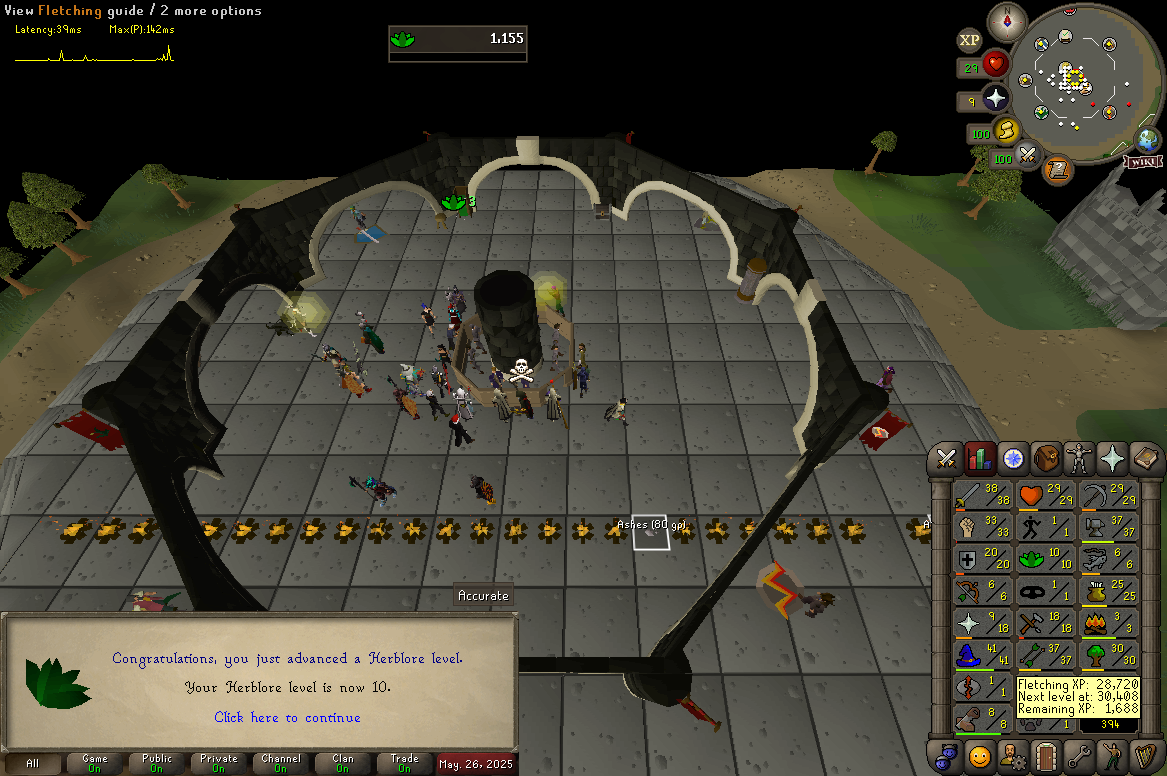Image resolution: width=1167 pixels, height=776 pixels.
Task: Click the special attack orb
Action: click(1030, 157)
